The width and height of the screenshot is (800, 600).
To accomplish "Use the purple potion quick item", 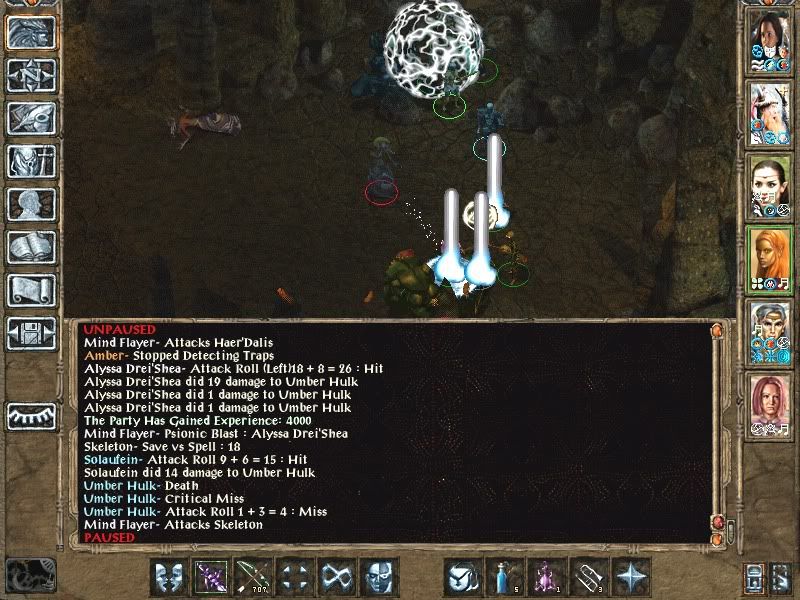I will coord(547,577).
